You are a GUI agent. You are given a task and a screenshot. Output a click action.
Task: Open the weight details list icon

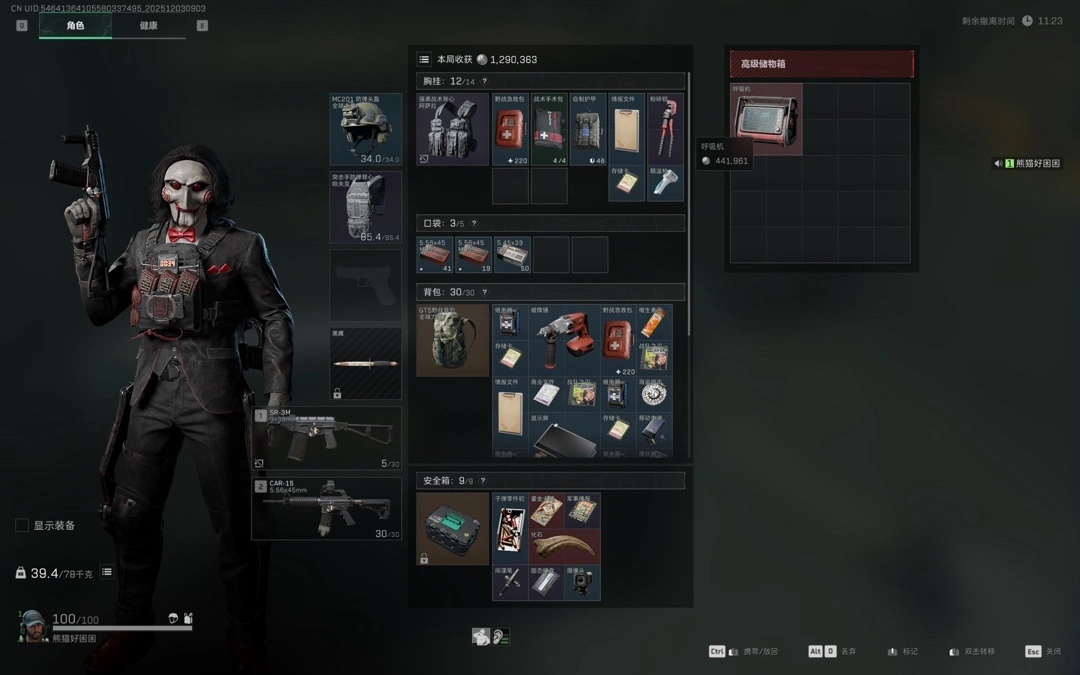point(107,572)
